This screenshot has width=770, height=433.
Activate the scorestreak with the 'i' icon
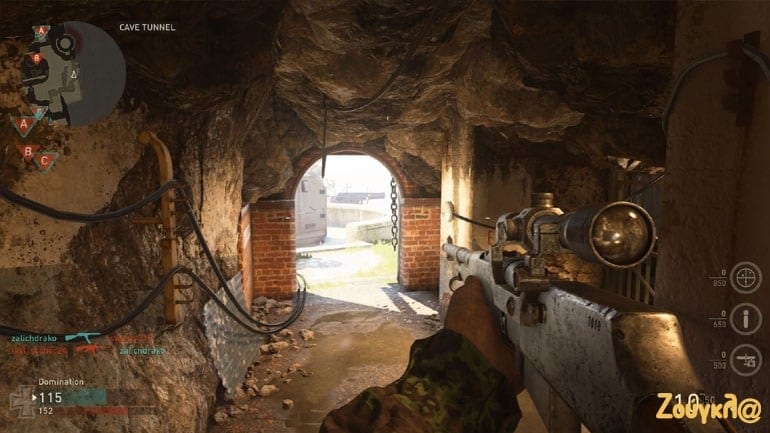click(x=744, y=320)
